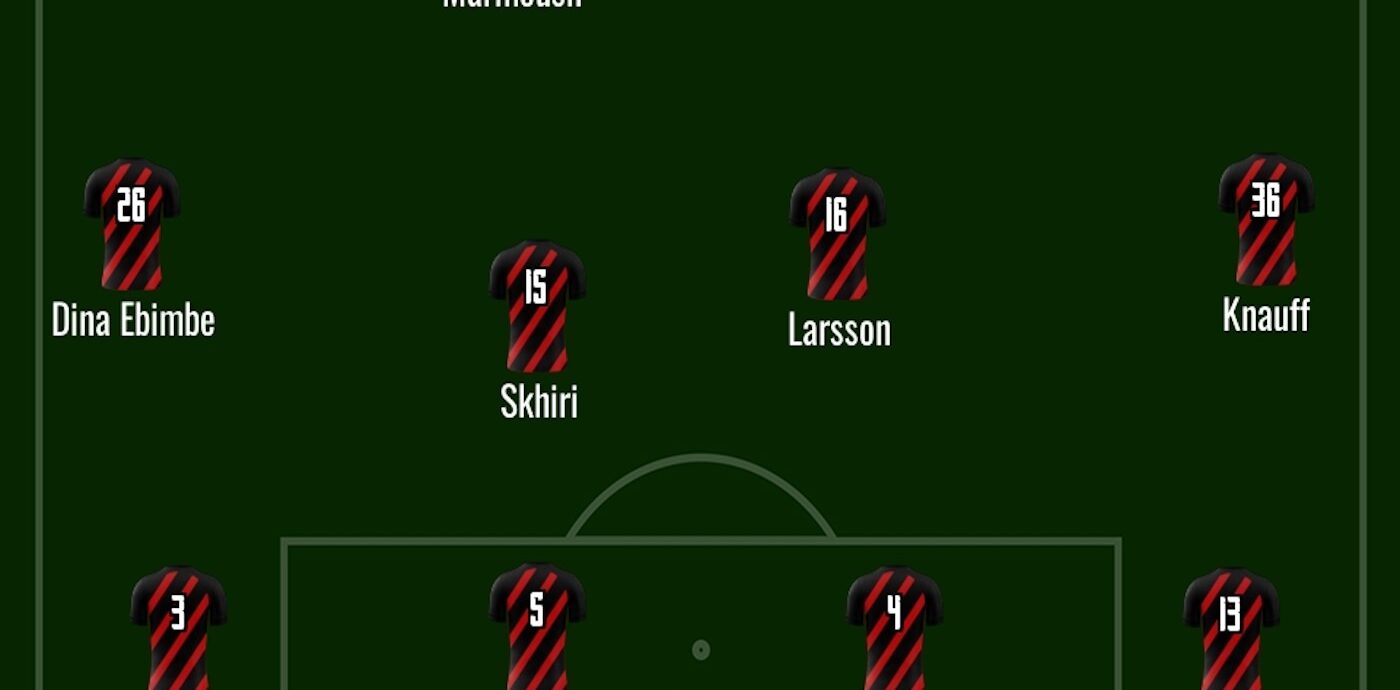Viewport: 1400px width, 690px height.
Task: Pick Larsson's number 16 shirt
Action: [837, 233]
